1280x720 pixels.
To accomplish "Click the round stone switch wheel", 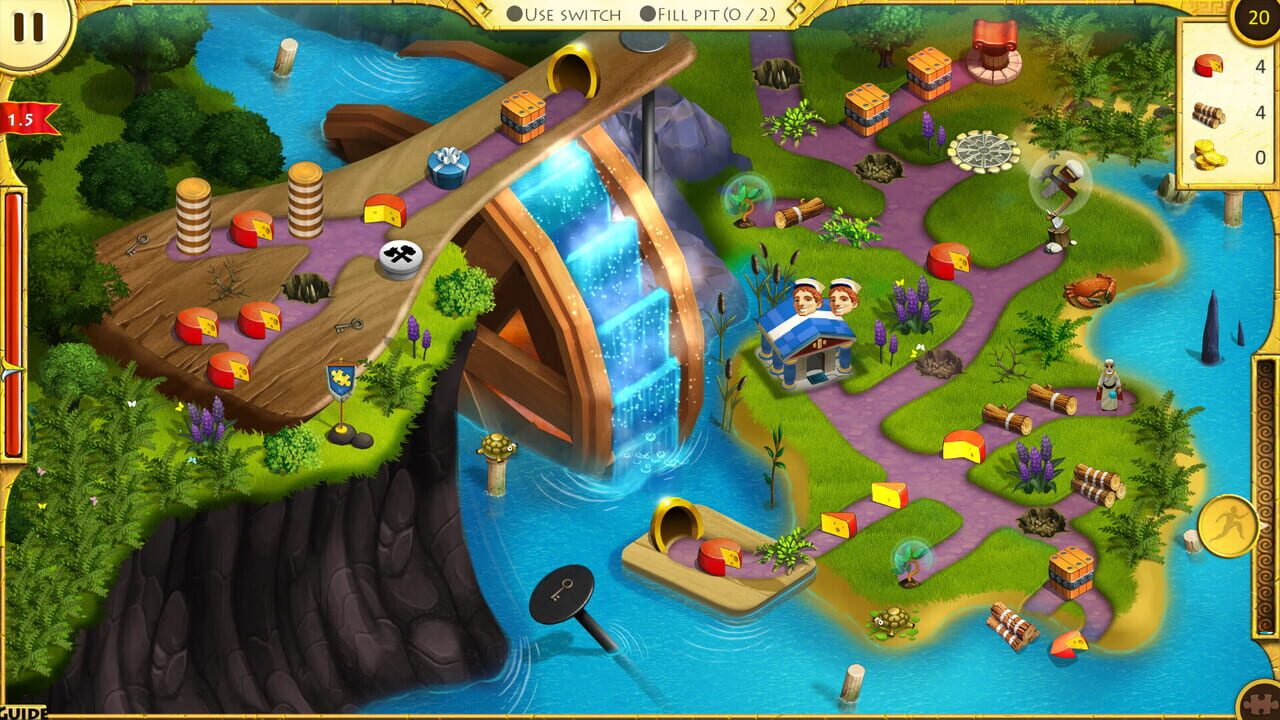I will coord(982,152).
